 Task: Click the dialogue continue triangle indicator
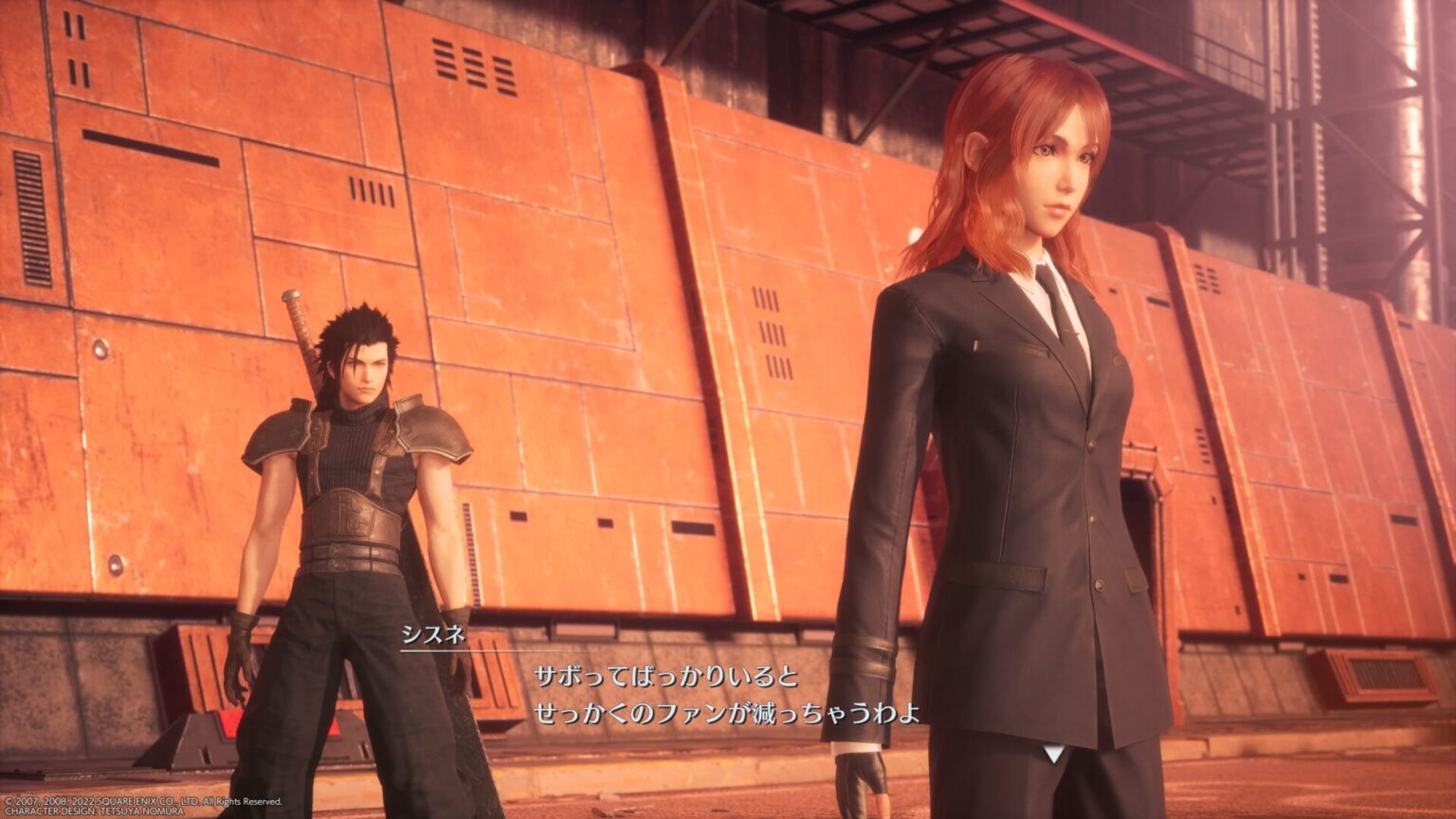[1054, 754]
